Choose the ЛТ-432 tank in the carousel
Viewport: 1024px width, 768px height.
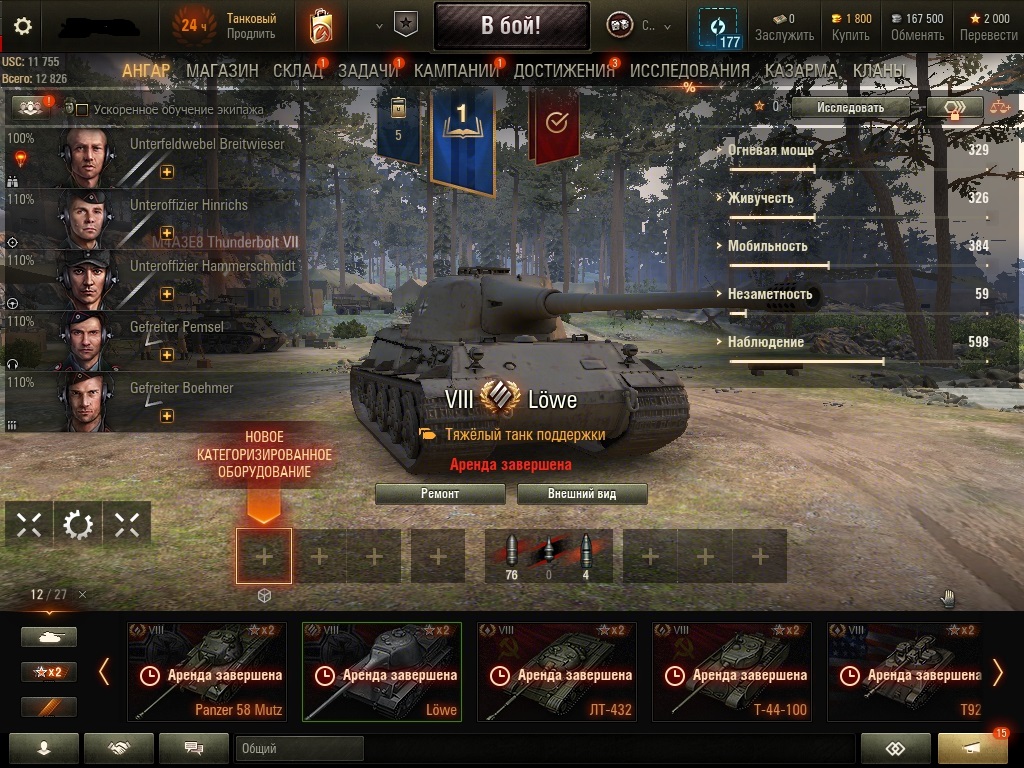tap(557, 672)
